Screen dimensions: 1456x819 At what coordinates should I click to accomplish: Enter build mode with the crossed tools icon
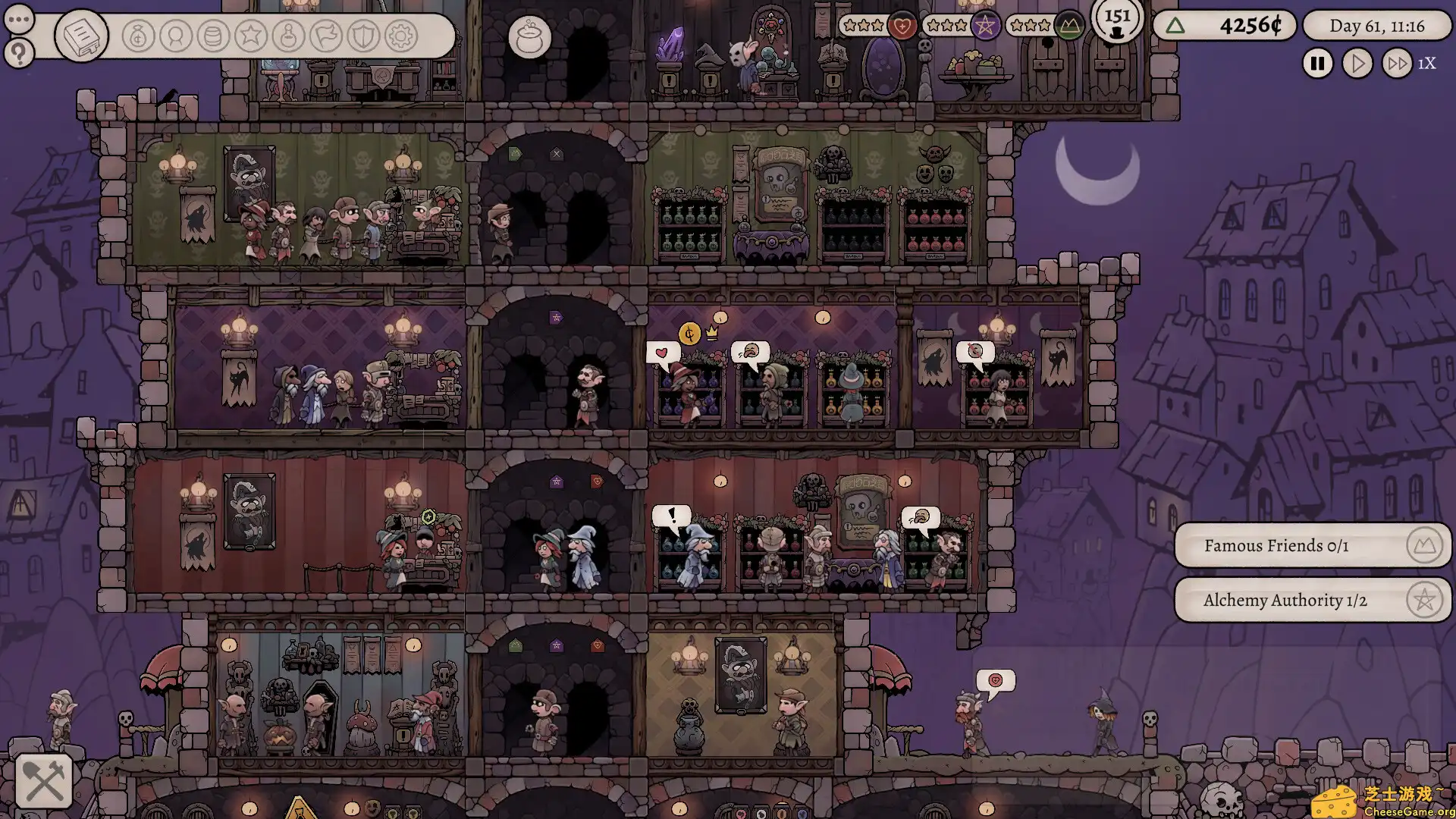43,781
